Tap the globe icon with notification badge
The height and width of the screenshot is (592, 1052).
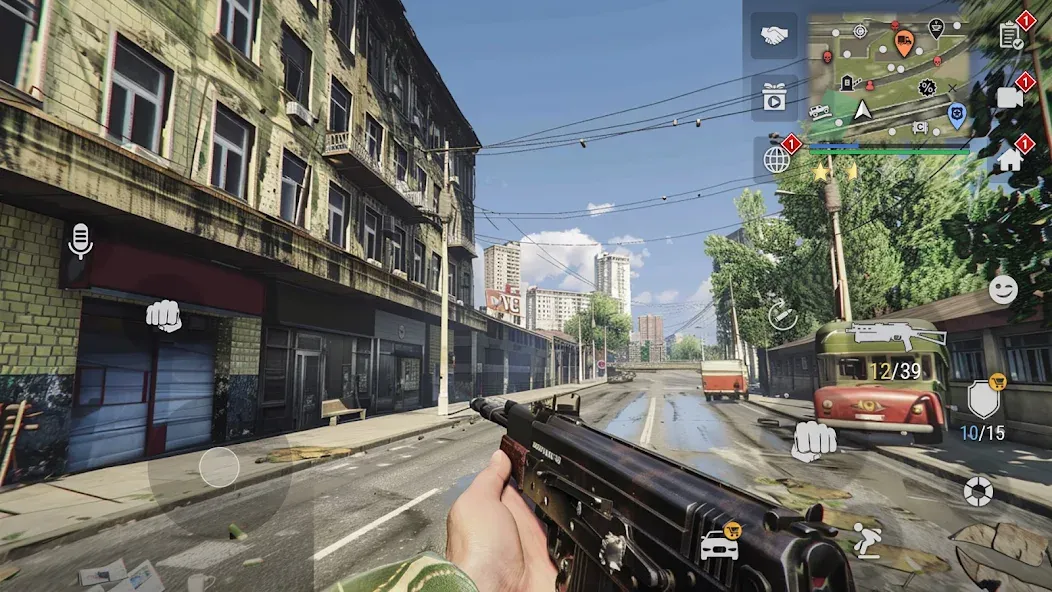coord(777,158)
